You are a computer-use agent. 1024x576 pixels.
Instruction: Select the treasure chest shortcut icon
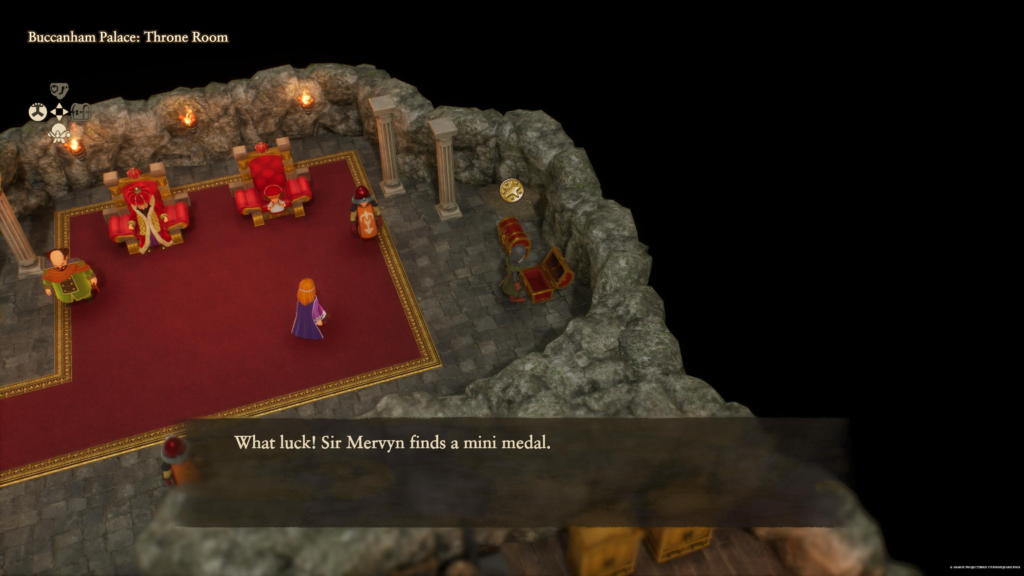80,112
